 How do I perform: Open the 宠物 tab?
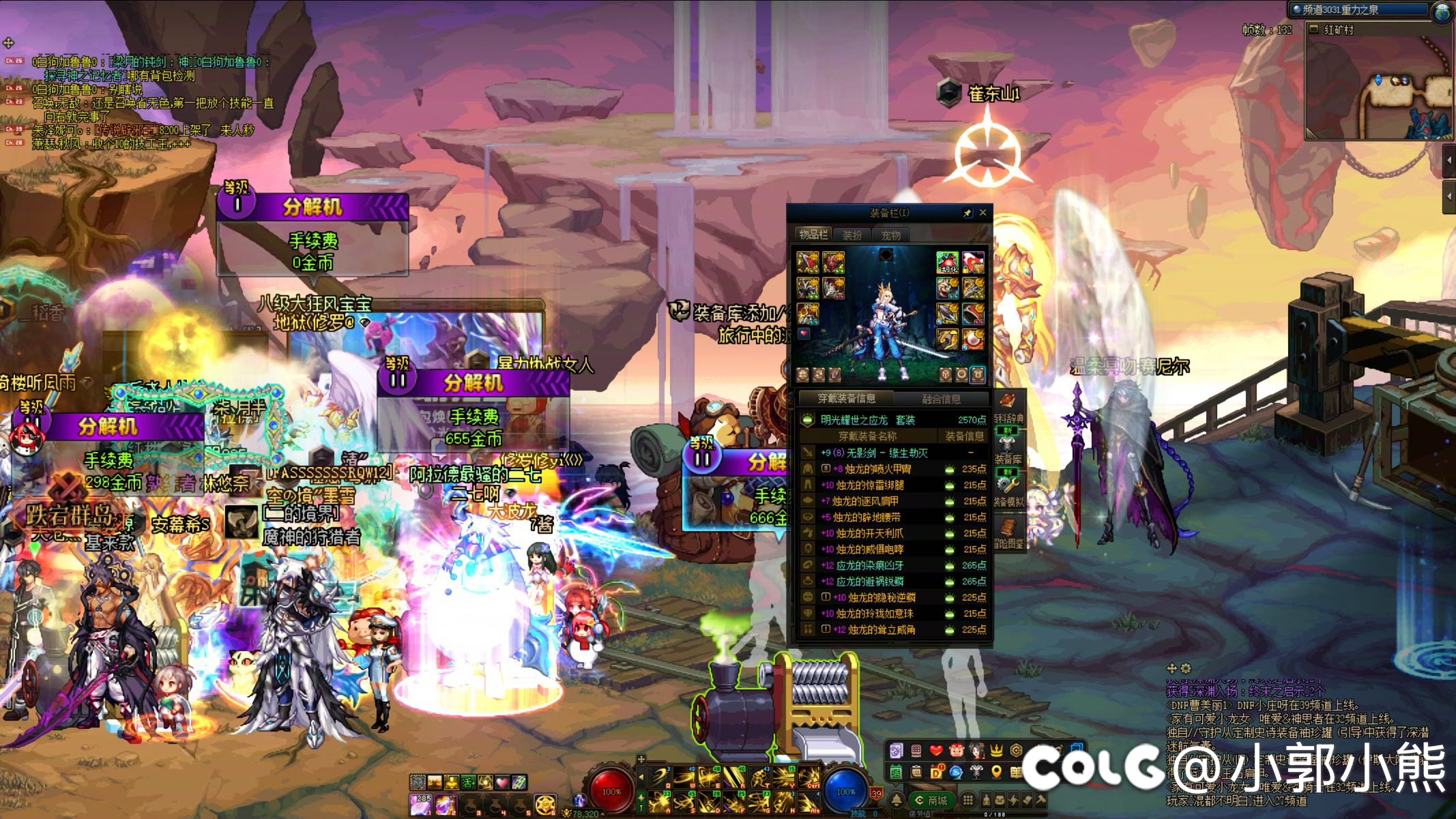[x=890, y=235]
